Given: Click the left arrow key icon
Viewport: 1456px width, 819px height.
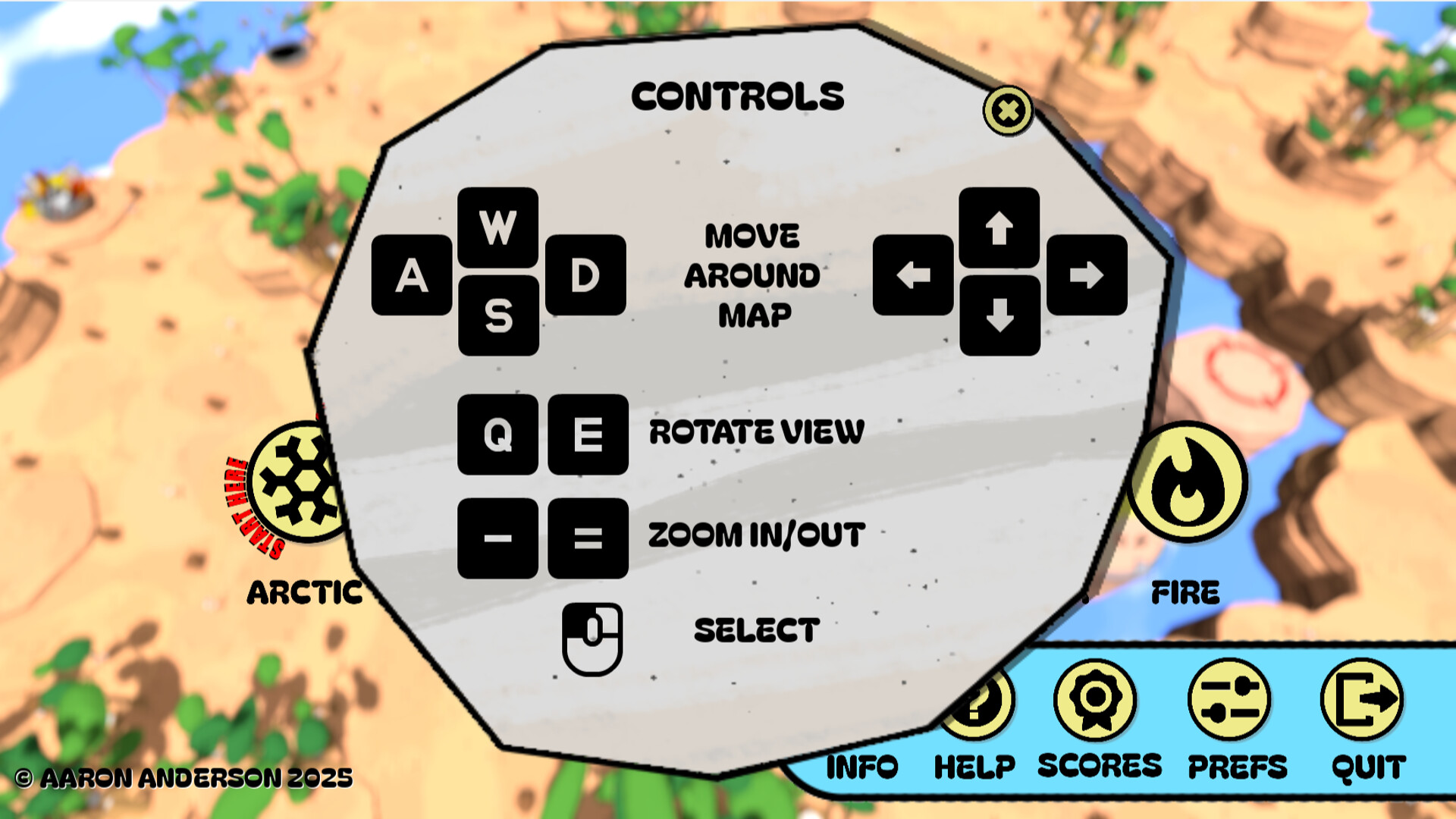Looking at the screenshot, I should [x=912, y=275].
